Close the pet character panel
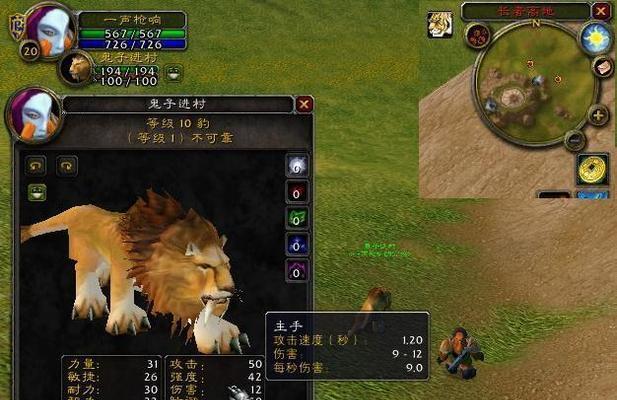The image size is (617, 400). coord(304,103)
